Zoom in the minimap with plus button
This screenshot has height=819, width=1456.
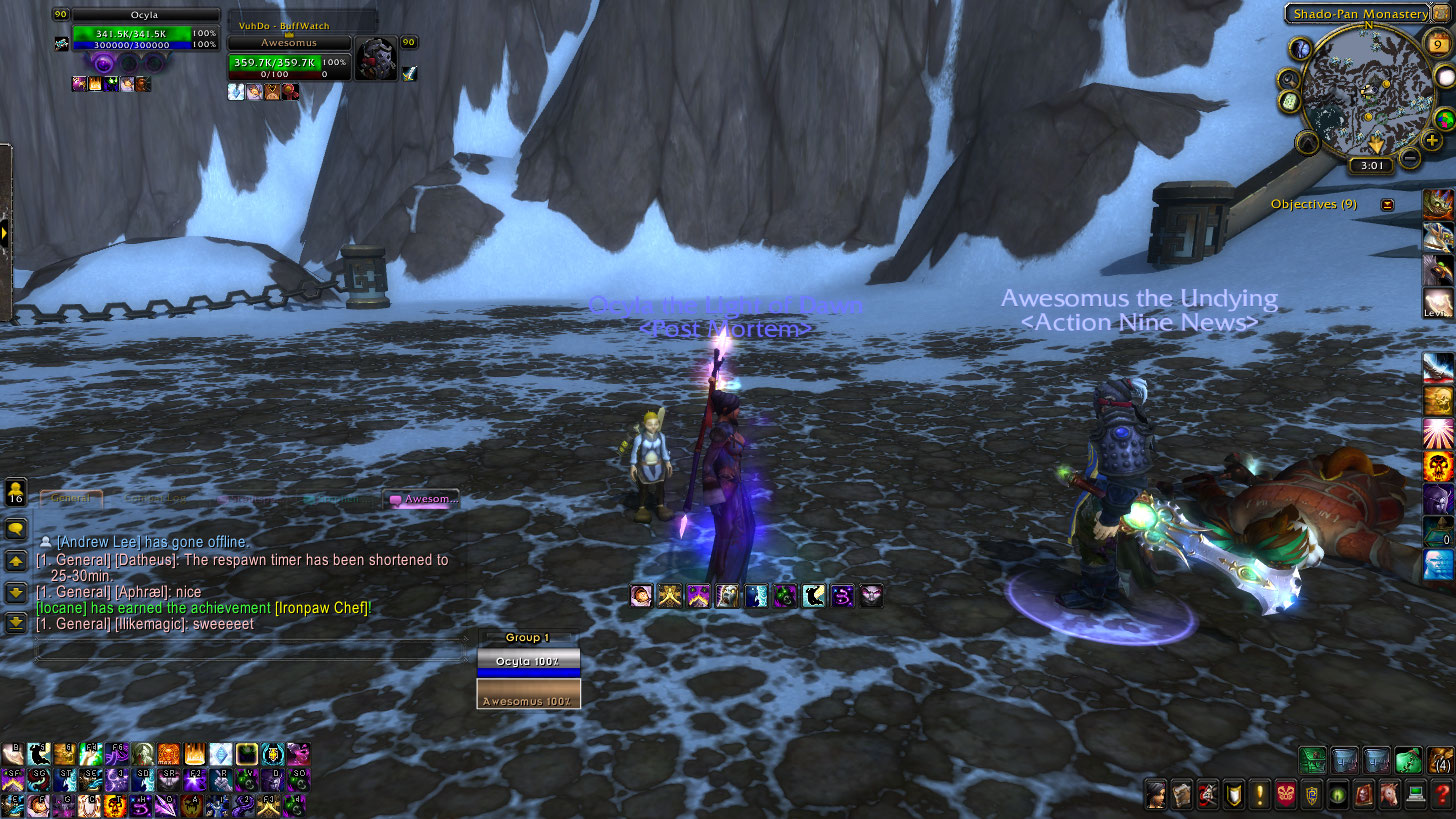pyautogui.click(x=1432, y=141)
